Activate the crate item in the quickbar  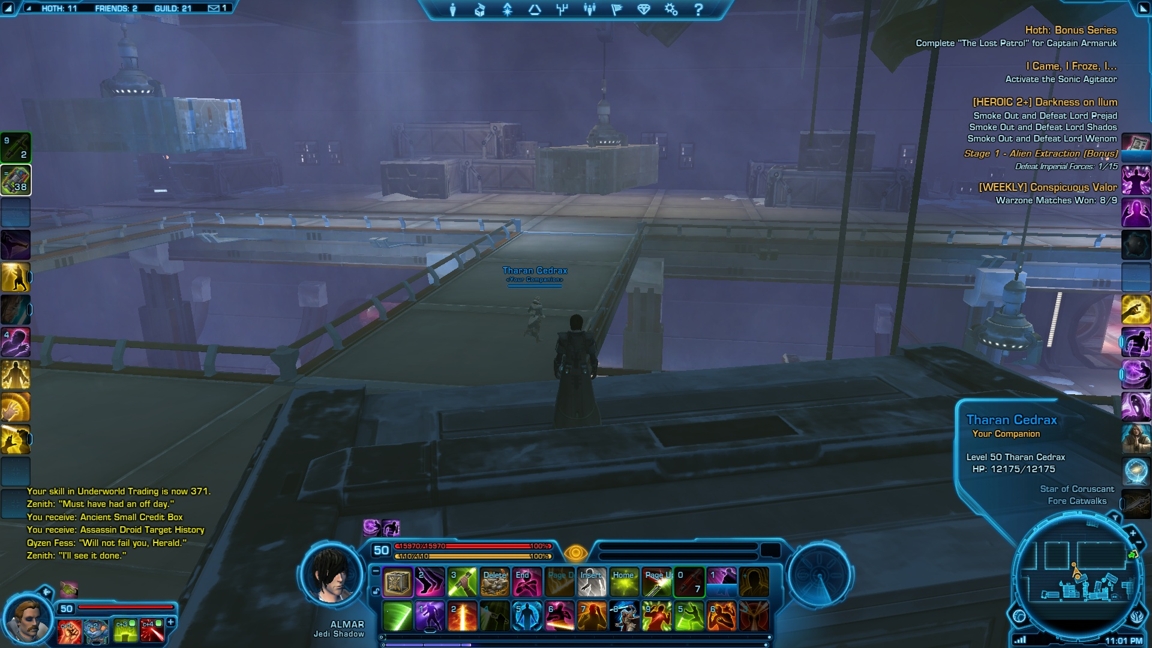[x=398, y=583]
